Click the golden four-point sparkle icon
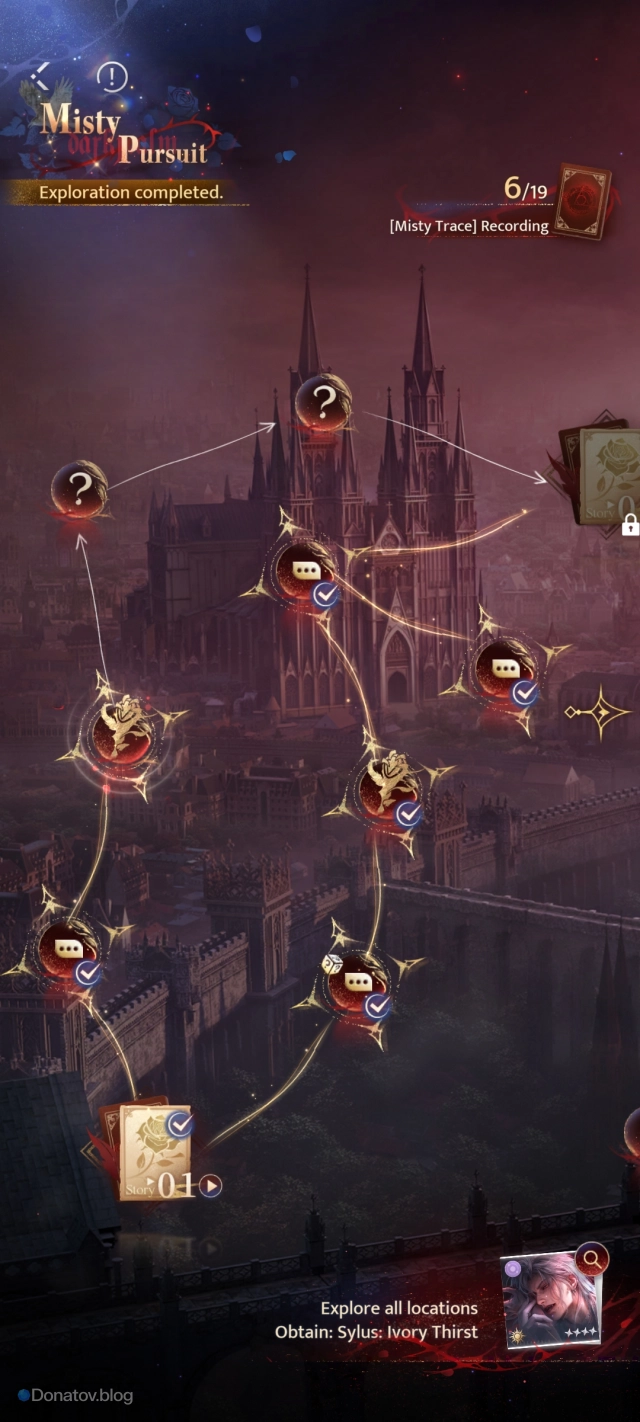 pos(597,712)
